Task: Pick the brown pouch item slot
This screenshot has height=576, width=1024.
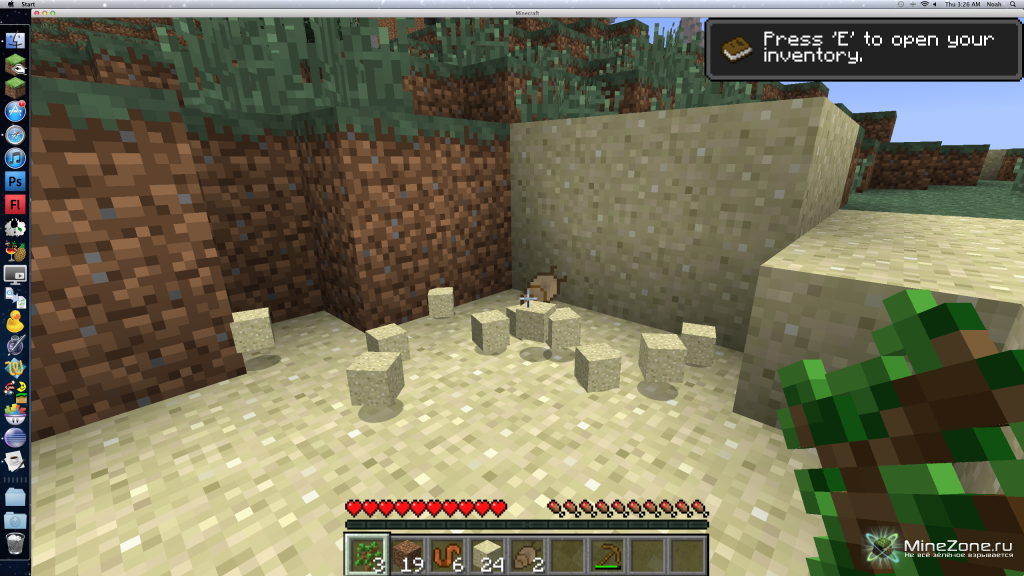Action: tap(526, 554)
